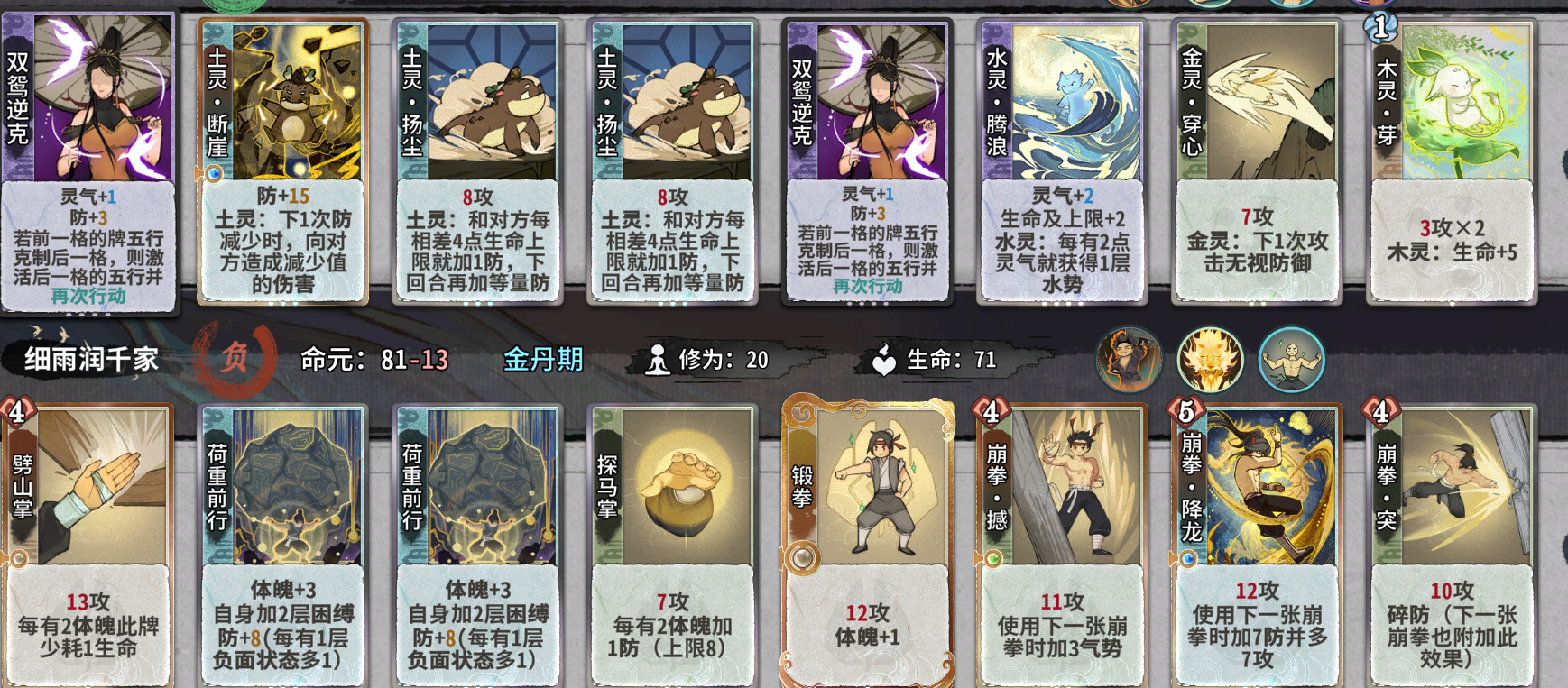Click the yellow element orb on 土灵·断崖 card

coord(213,173)
